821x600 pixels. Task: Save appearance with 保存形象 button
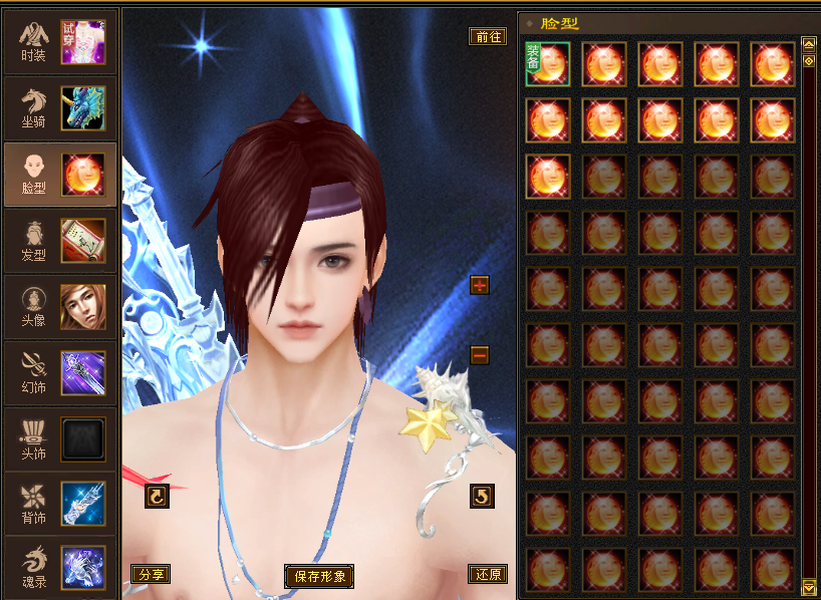pos(319,576)
